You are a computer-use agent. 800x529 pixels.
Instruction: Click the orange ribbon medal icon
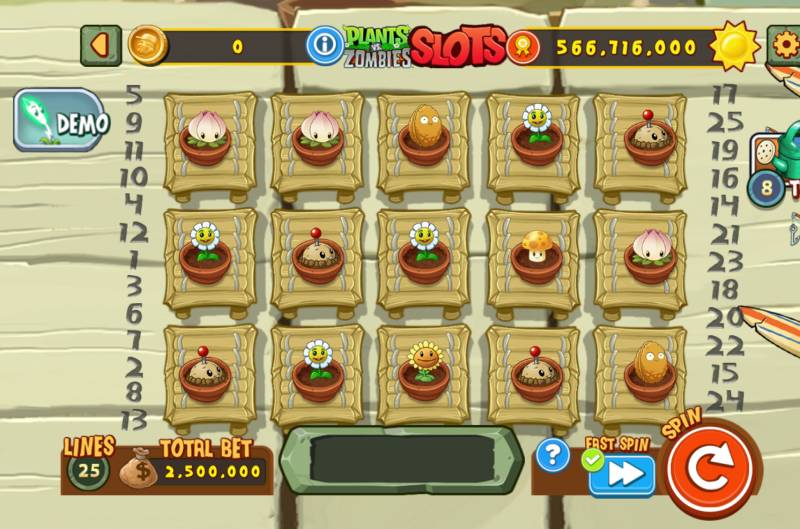521,46
